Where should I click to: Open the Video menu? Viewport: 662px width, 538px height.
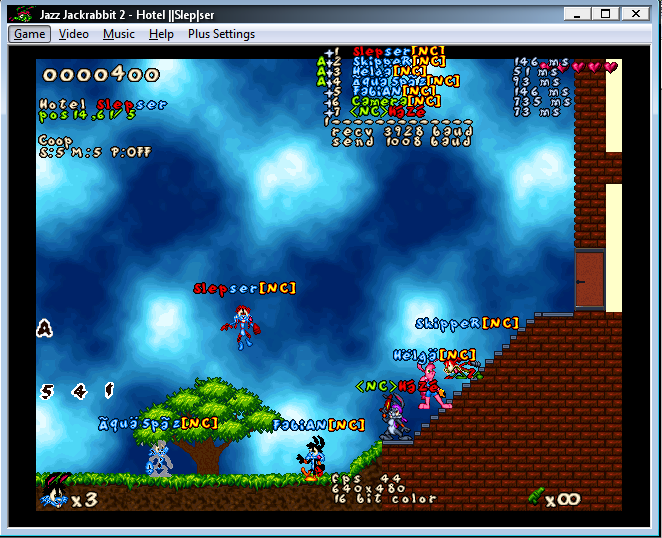74,34
